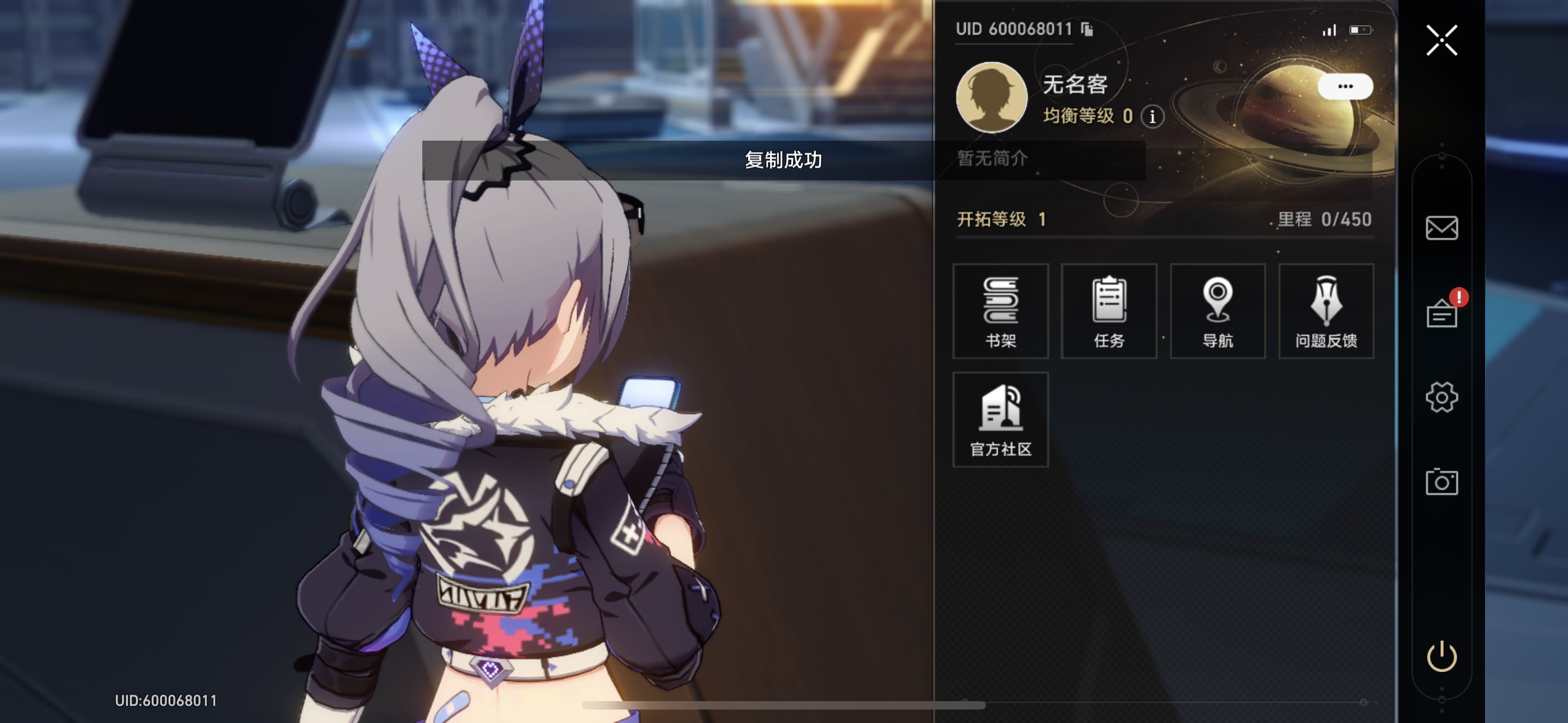Open the 任务 missions panel

(x=1109, y=311)
